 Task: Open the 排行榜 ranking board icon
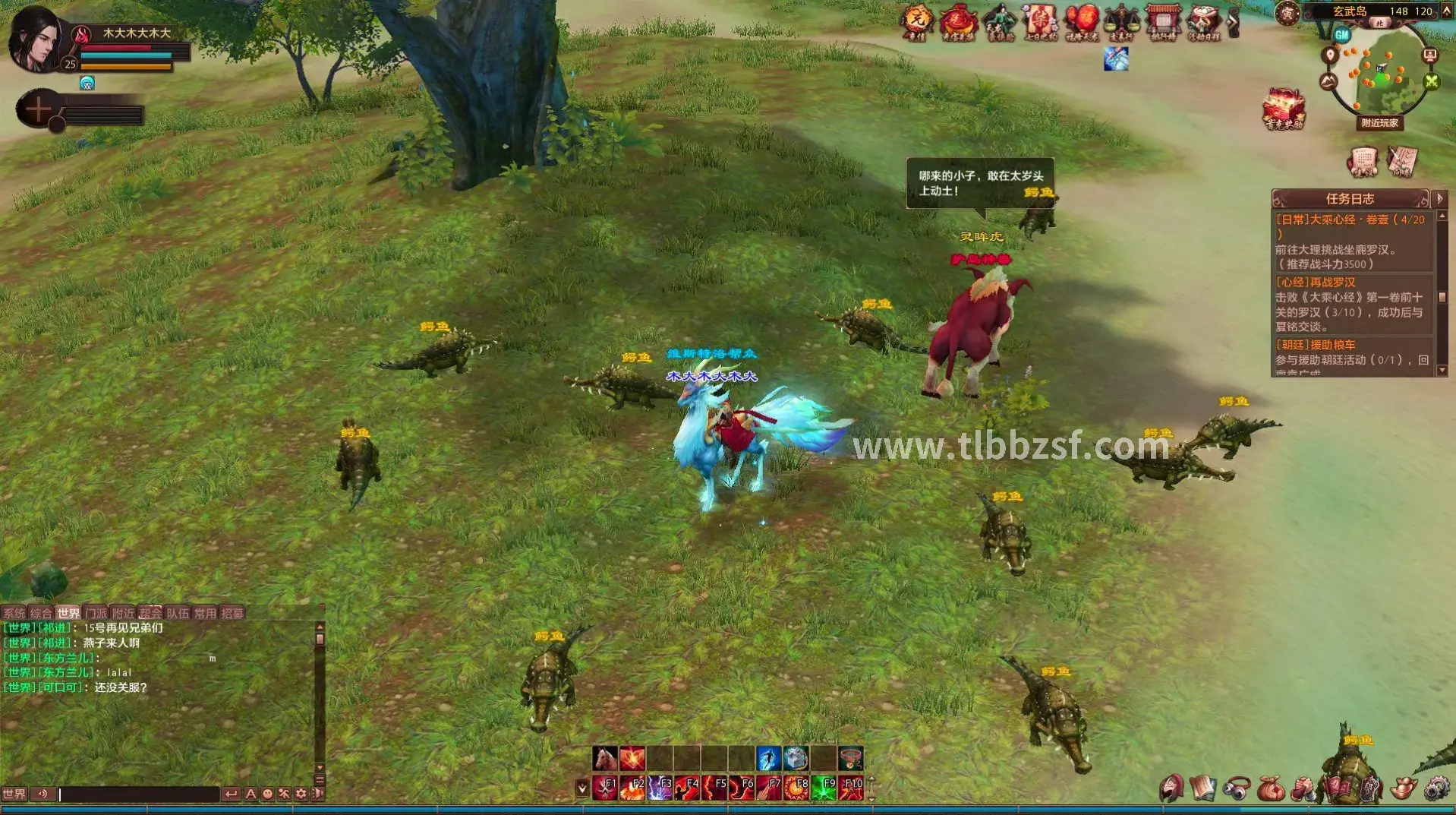(1162, 21)
